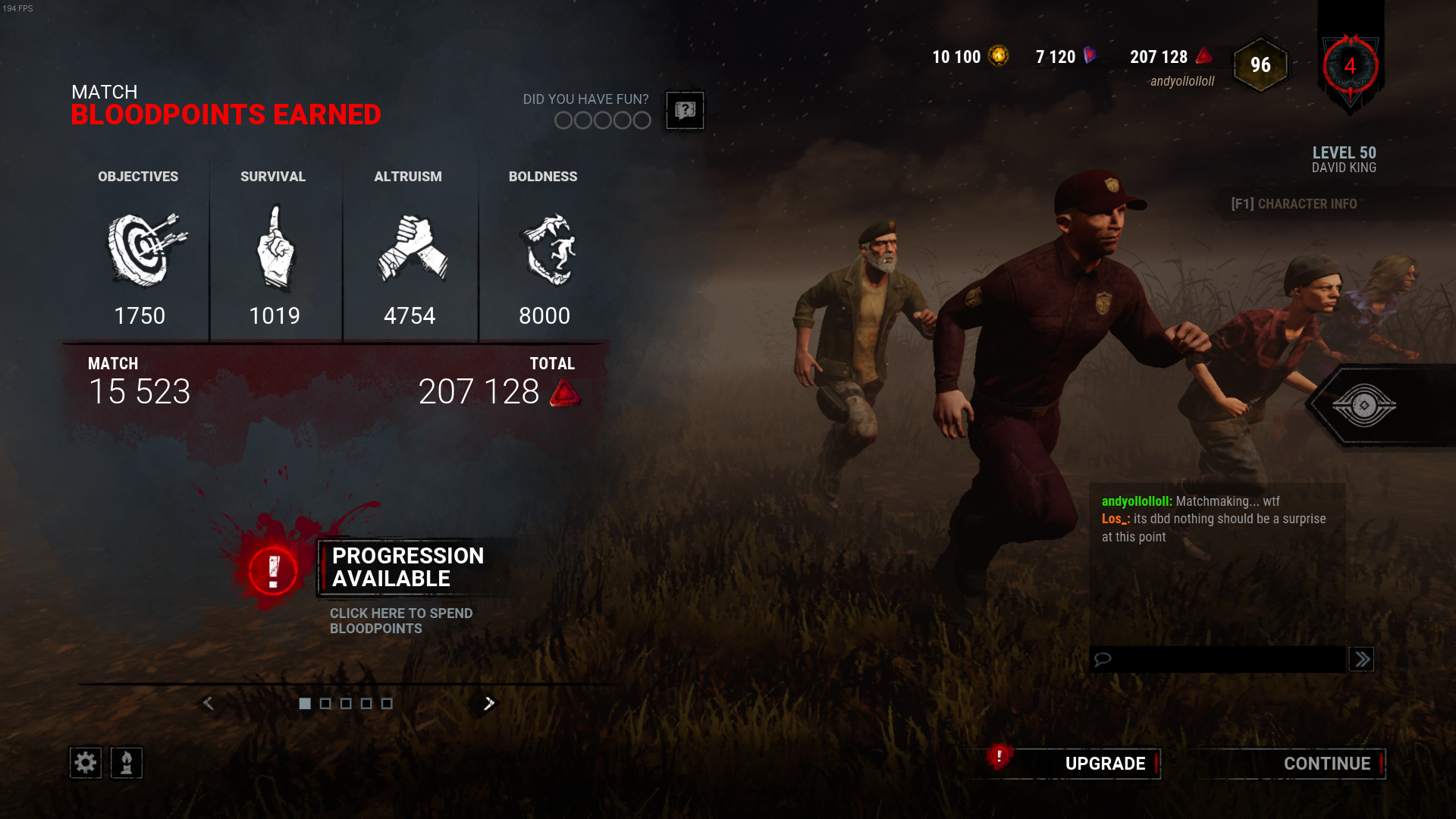Select the totem icon next to settings
The width and height of the screenshot is (1456, 819).
pos(127,762)
